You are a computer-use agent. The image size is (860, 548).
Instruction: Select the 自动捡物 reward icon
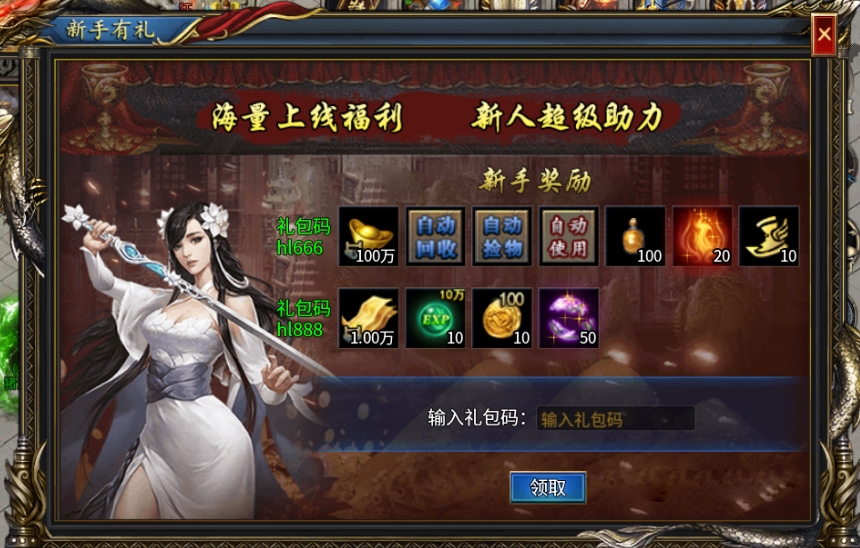[x=502, y=237]
